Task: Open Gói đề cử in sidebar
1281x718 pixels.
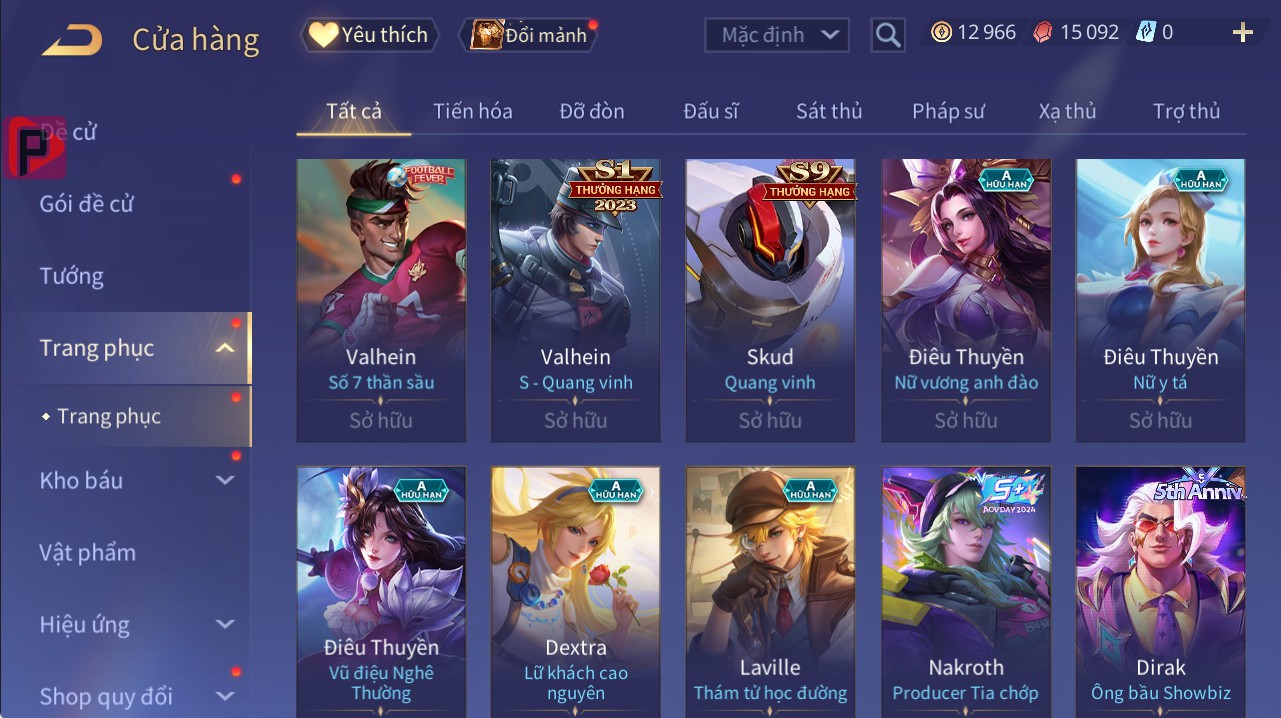Action: (87, 204)
